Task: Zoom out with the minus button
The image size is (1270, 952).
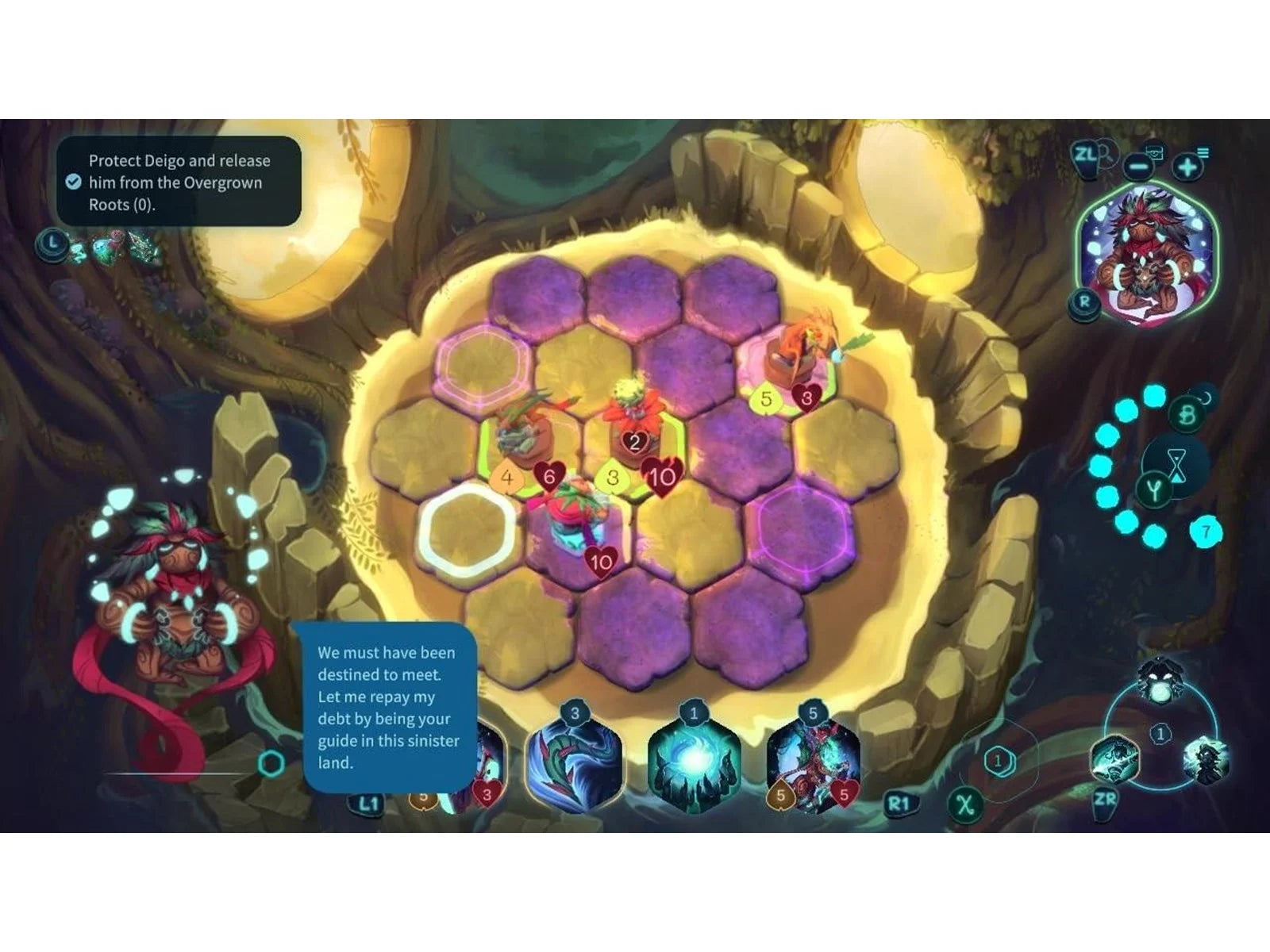Action: coord(1137,167)
